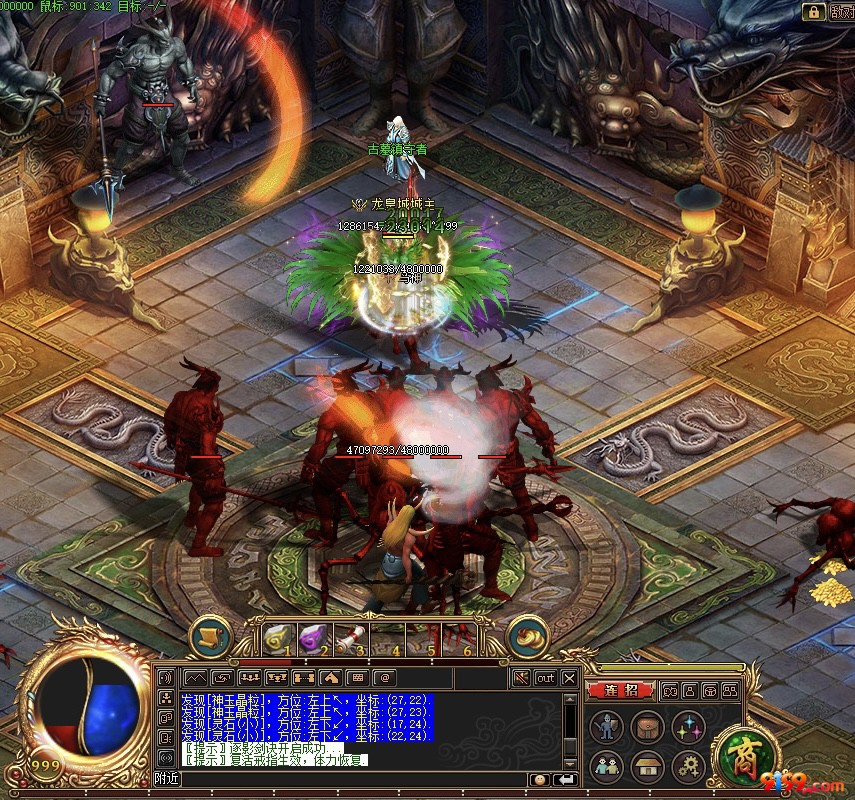Toggle the padlock icon at top right

pos(813,12)
